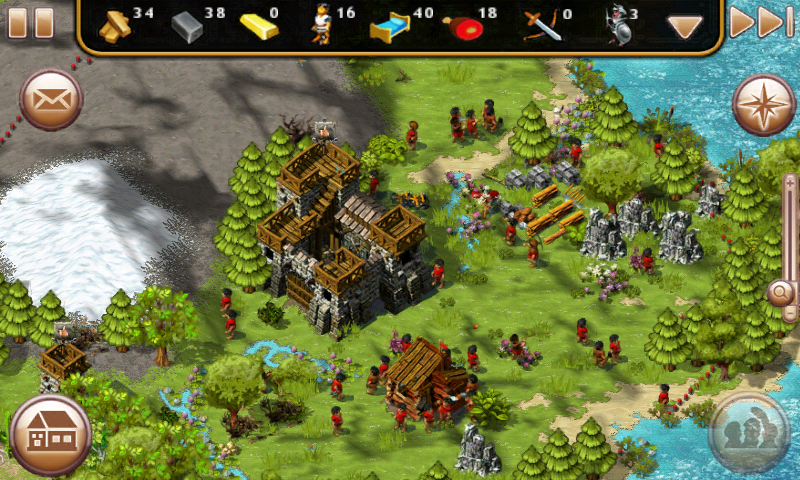Open the building construction menu
The height and width of the screenshot is (480, 800).
click(x=50, y=434)
